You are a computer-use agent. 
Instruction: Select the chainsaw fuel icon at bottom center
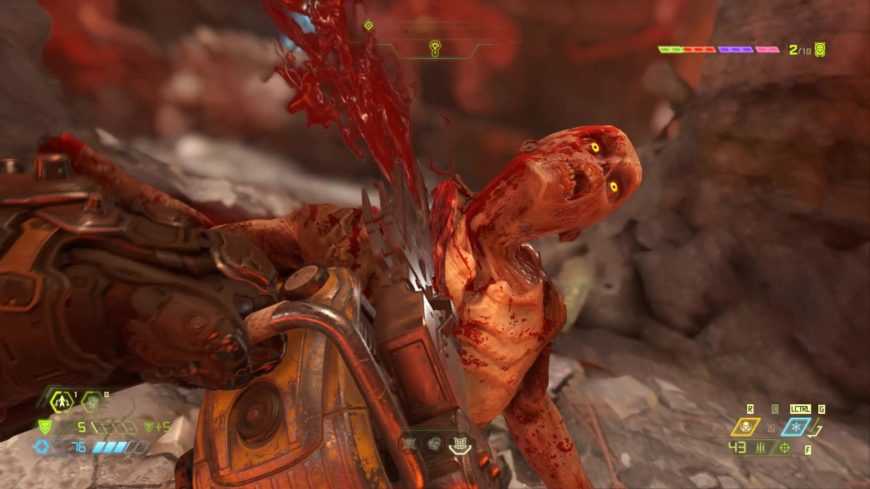(x=459, y=447)
